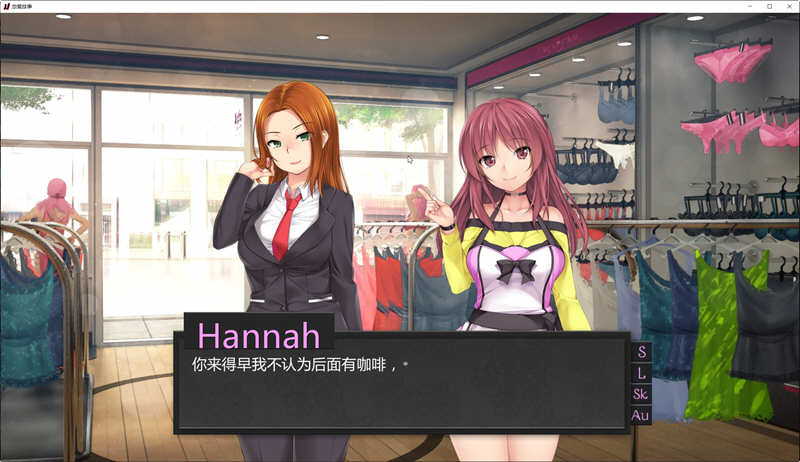Close the game window
The width and height of the screenshot is (800, 462).
(789, 6)
